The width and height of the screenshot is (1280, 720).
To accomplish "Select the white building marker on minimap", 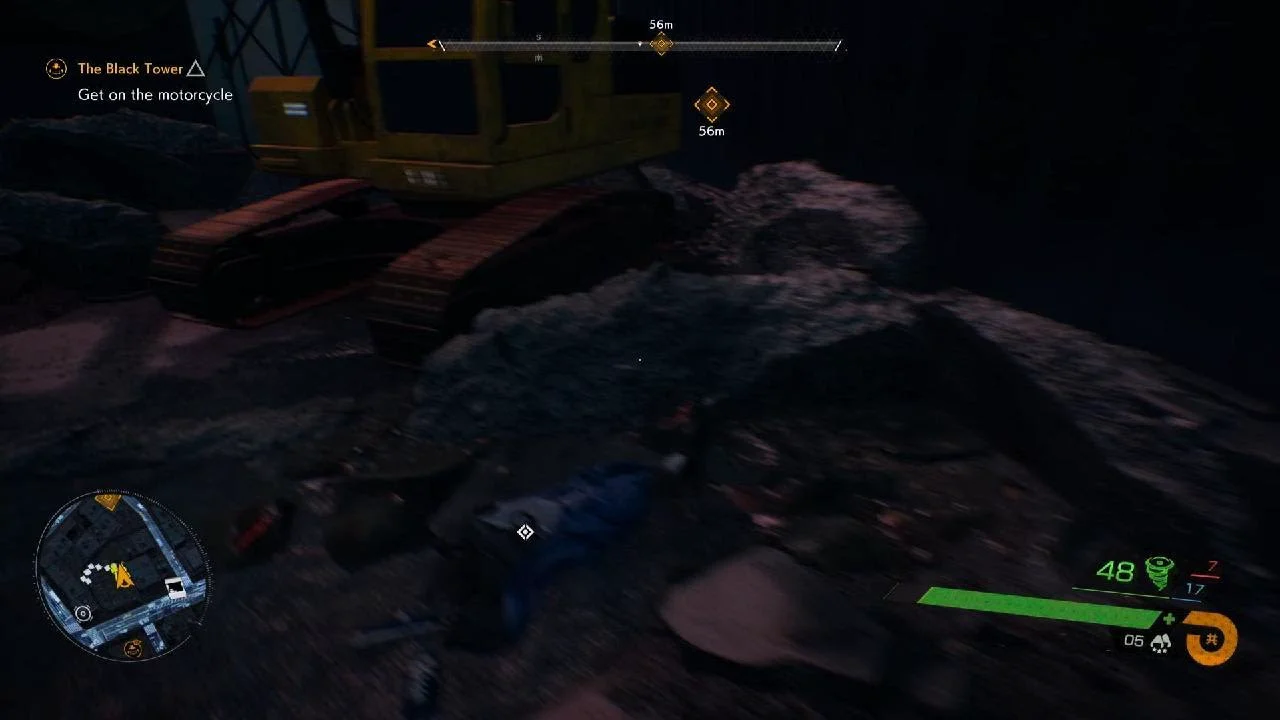I will [176, 589].
